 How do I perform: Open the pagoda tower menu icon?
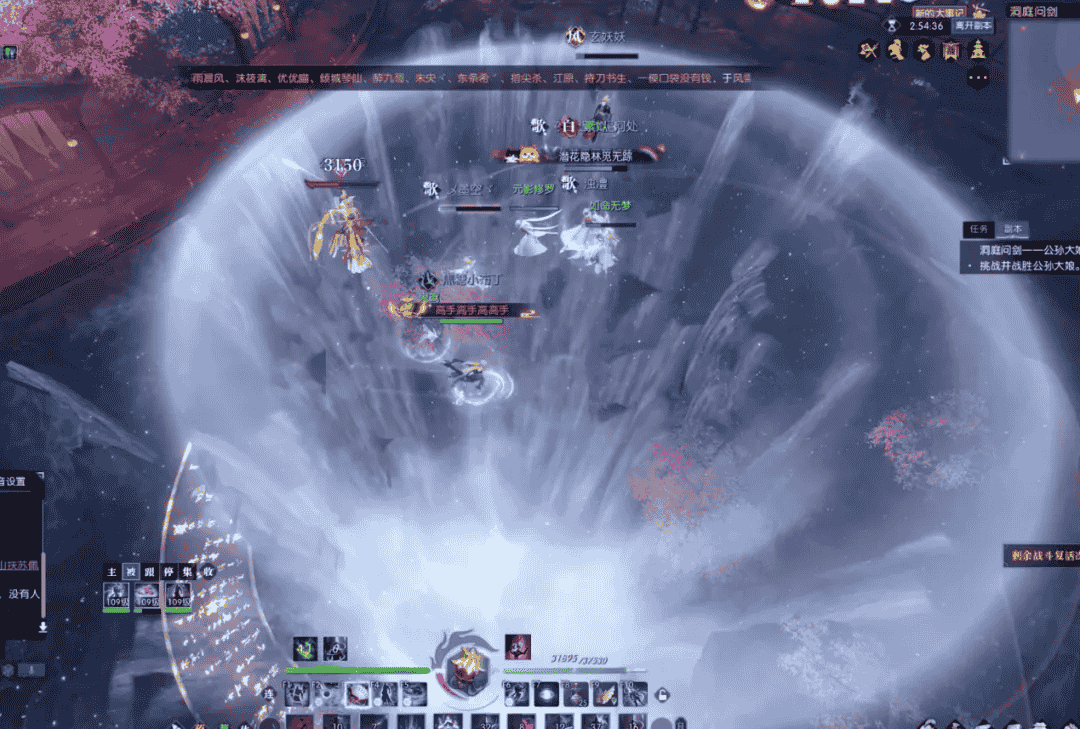click(977, 50)
